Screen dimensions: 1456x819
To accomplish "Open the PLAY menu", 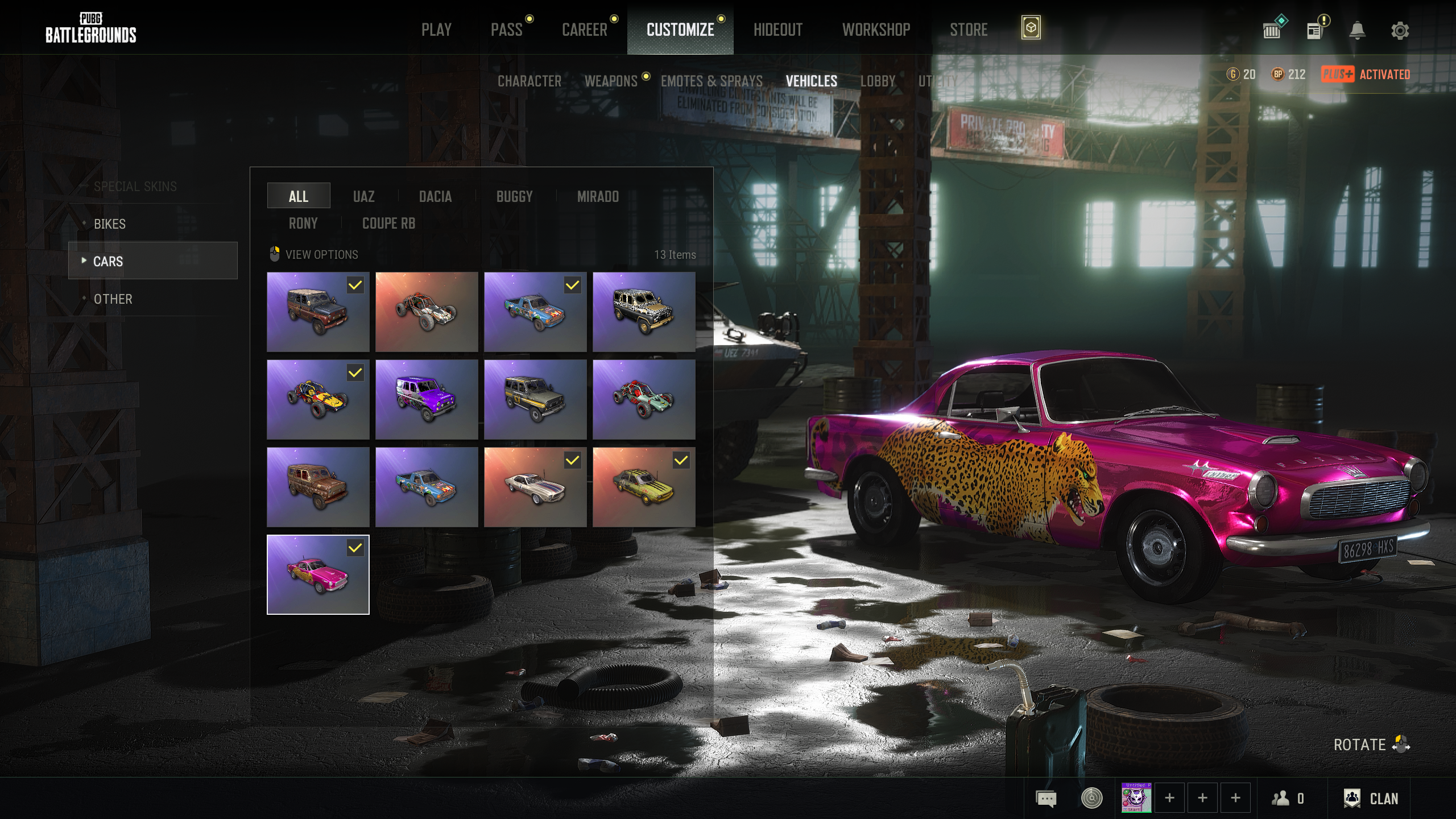I will pyautogui.click(x=436, y=30).
